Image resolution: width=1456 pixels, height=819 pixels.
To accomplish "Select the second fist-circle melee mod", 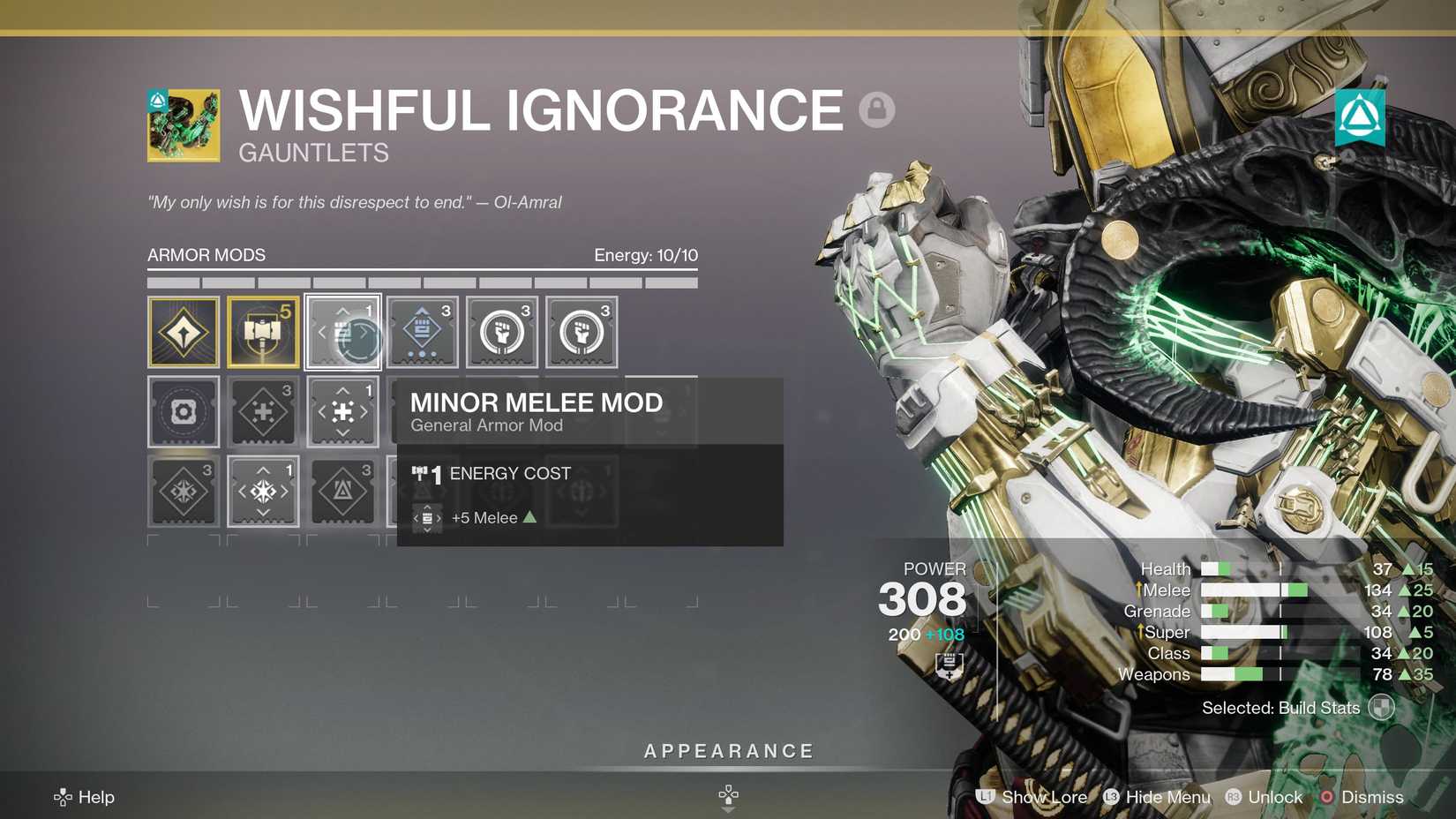I will click(581, 331).
